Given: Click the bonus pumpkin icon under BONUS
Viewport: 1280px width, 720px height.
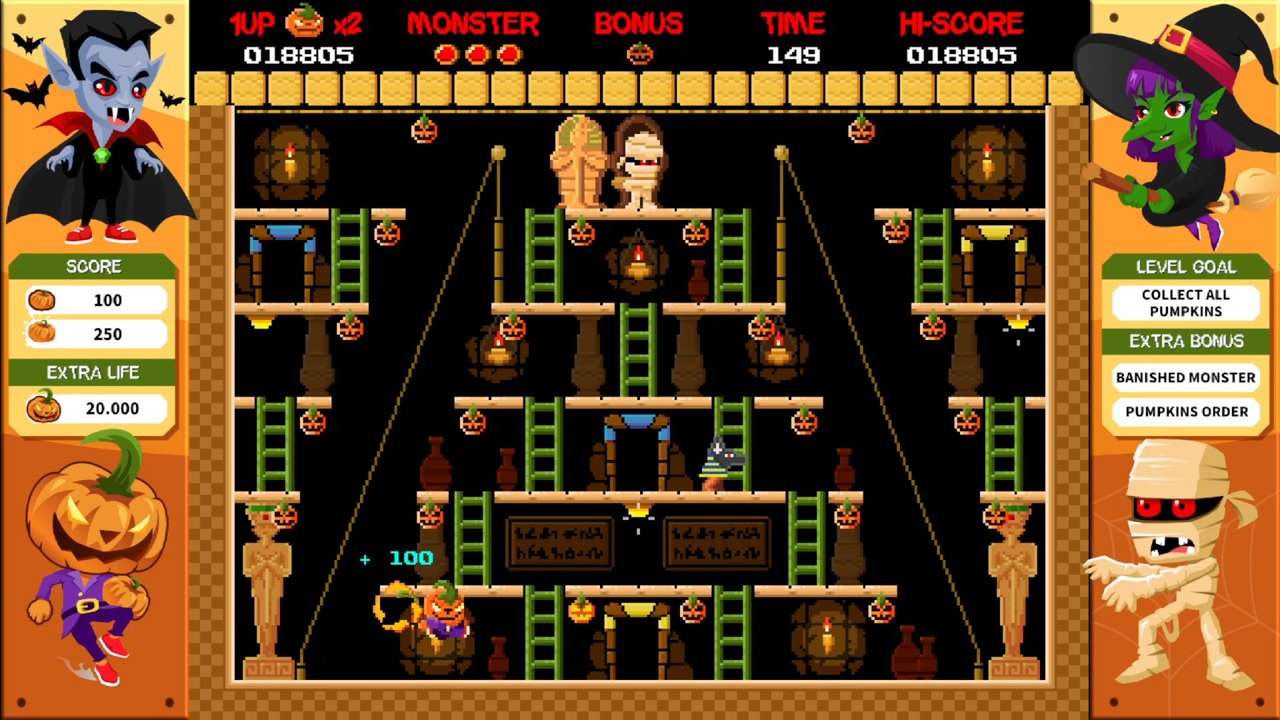Looking at the screenshot, I should pos(639,54).
